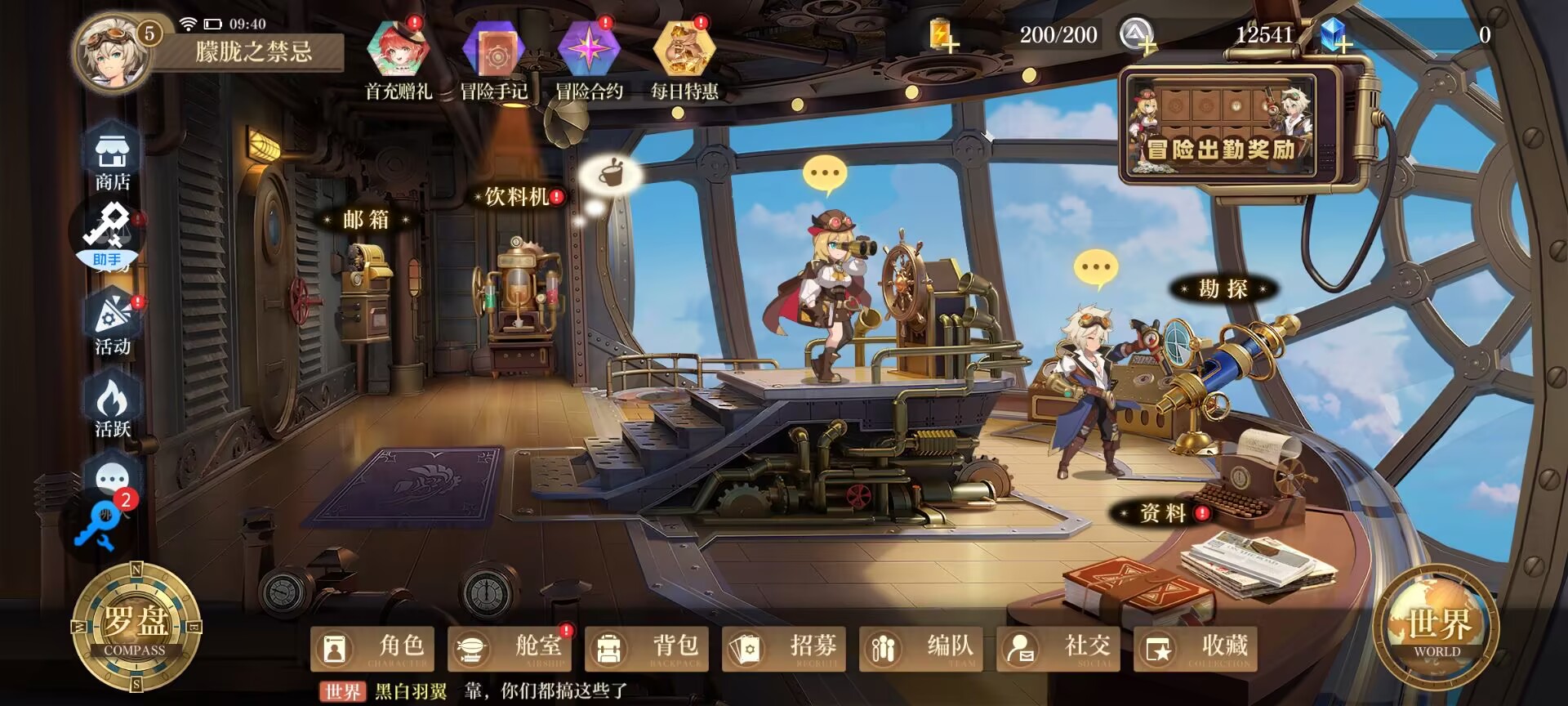The height and width of the screenshot is (706, 1568).
Task: Open the 背包 backpack inventory
Action: 647,650
